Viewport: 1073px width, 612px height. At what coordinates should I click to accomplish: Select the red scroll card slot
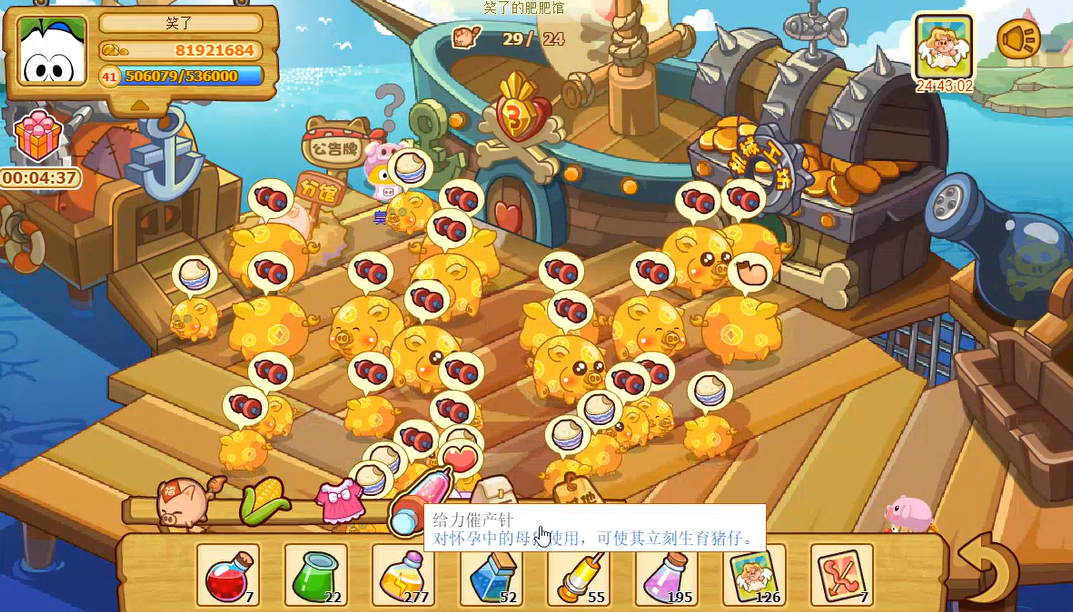click(x=842, y=575)
